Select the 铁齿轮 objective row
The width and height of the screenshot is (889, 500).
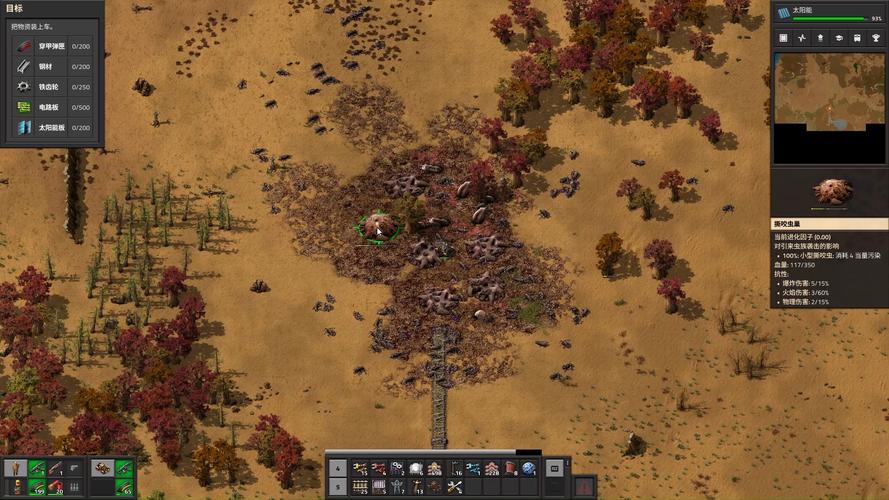pyautogui.click(x=52, y=87)
